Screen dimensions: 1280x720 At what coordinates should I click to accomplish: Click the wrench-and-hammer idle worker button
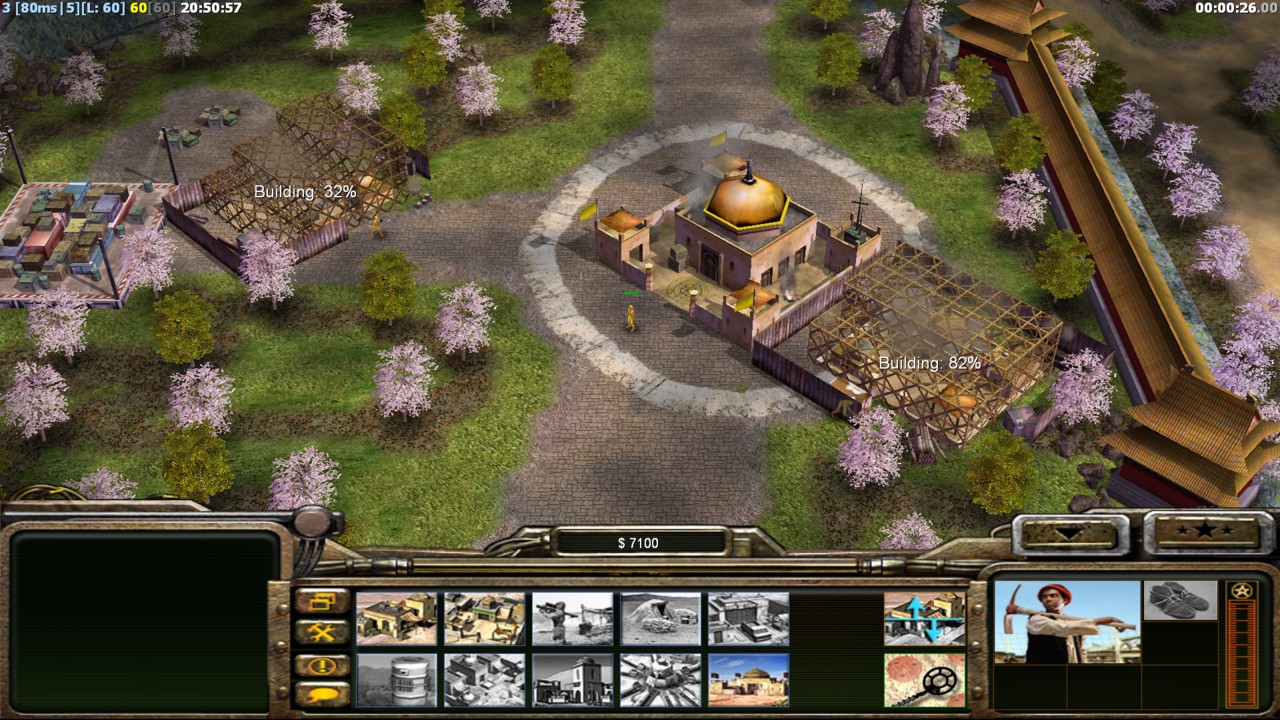[322, 633]
